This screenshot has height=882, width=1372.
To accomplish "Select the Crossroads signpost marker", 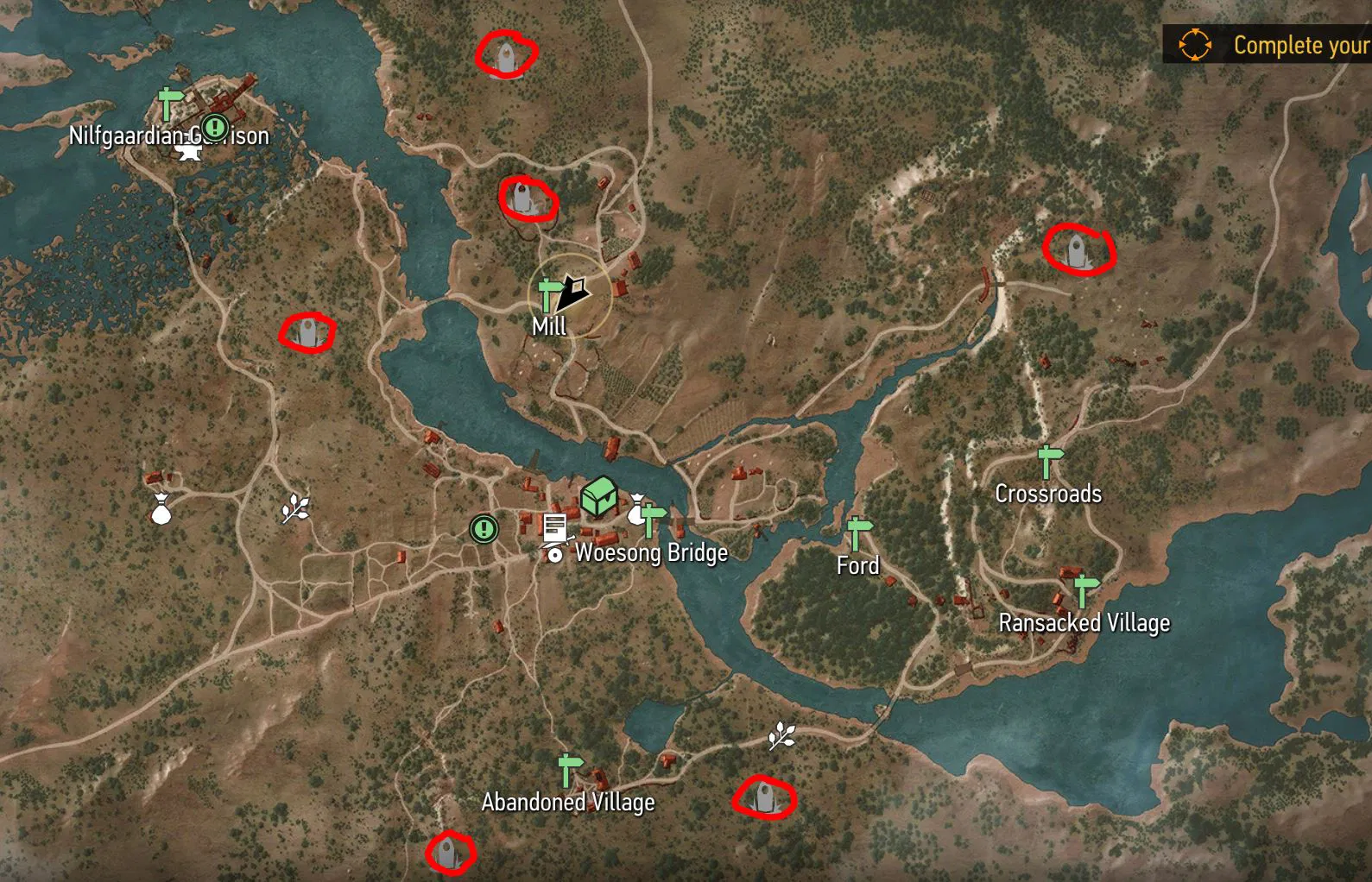I will click(x=1049, y=463).
